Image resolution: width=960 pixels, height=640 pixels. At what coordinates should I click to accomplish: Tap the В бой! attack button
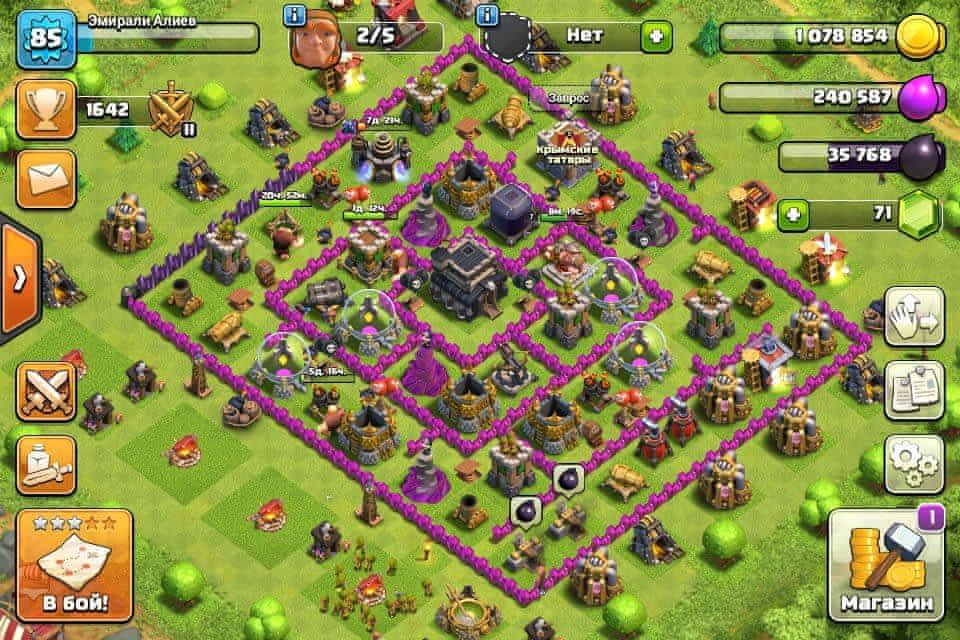pyautogui.click(x=74, y=565)
